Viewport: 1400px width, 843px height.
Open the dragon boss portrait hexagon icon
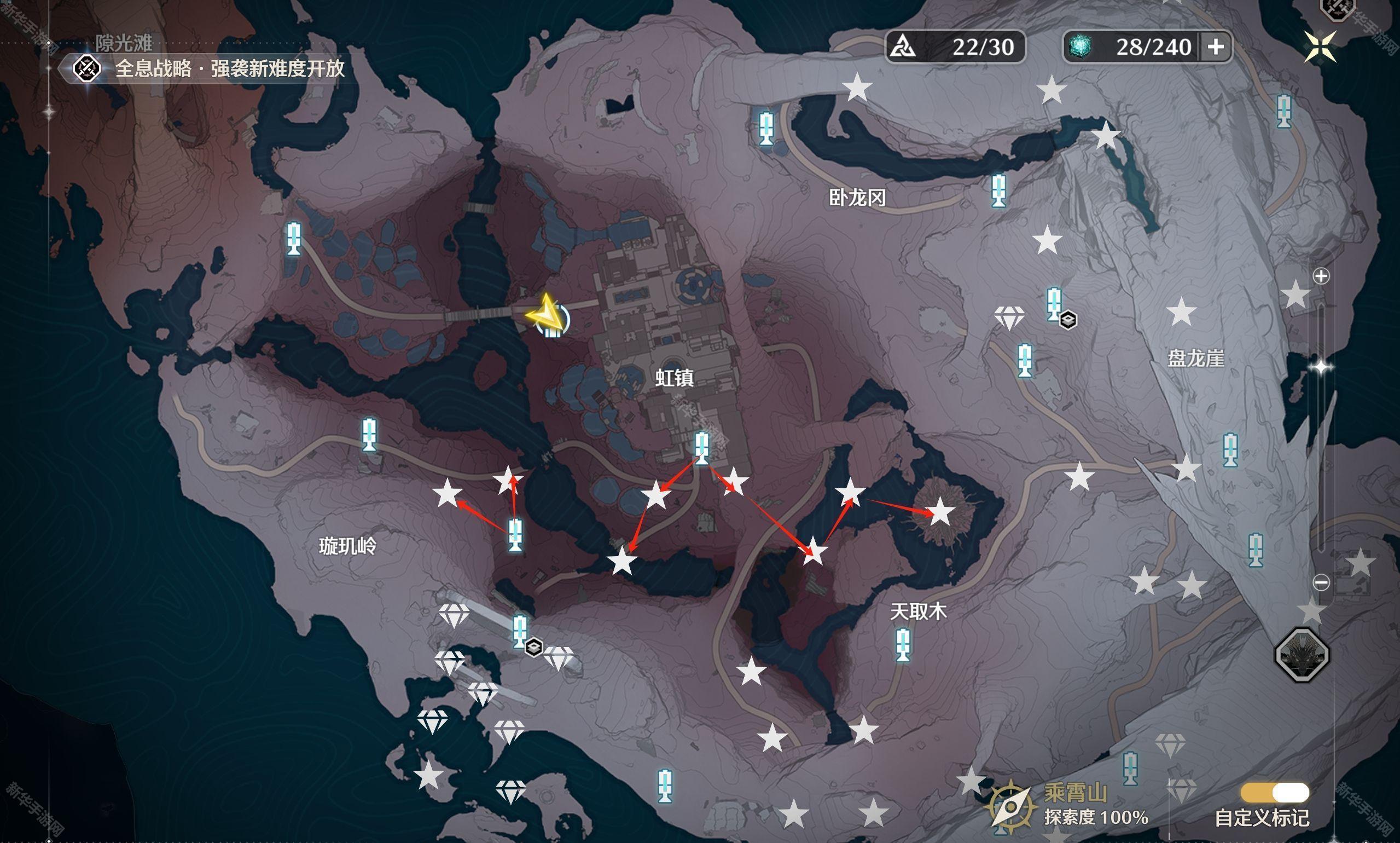click(1302, 654)
